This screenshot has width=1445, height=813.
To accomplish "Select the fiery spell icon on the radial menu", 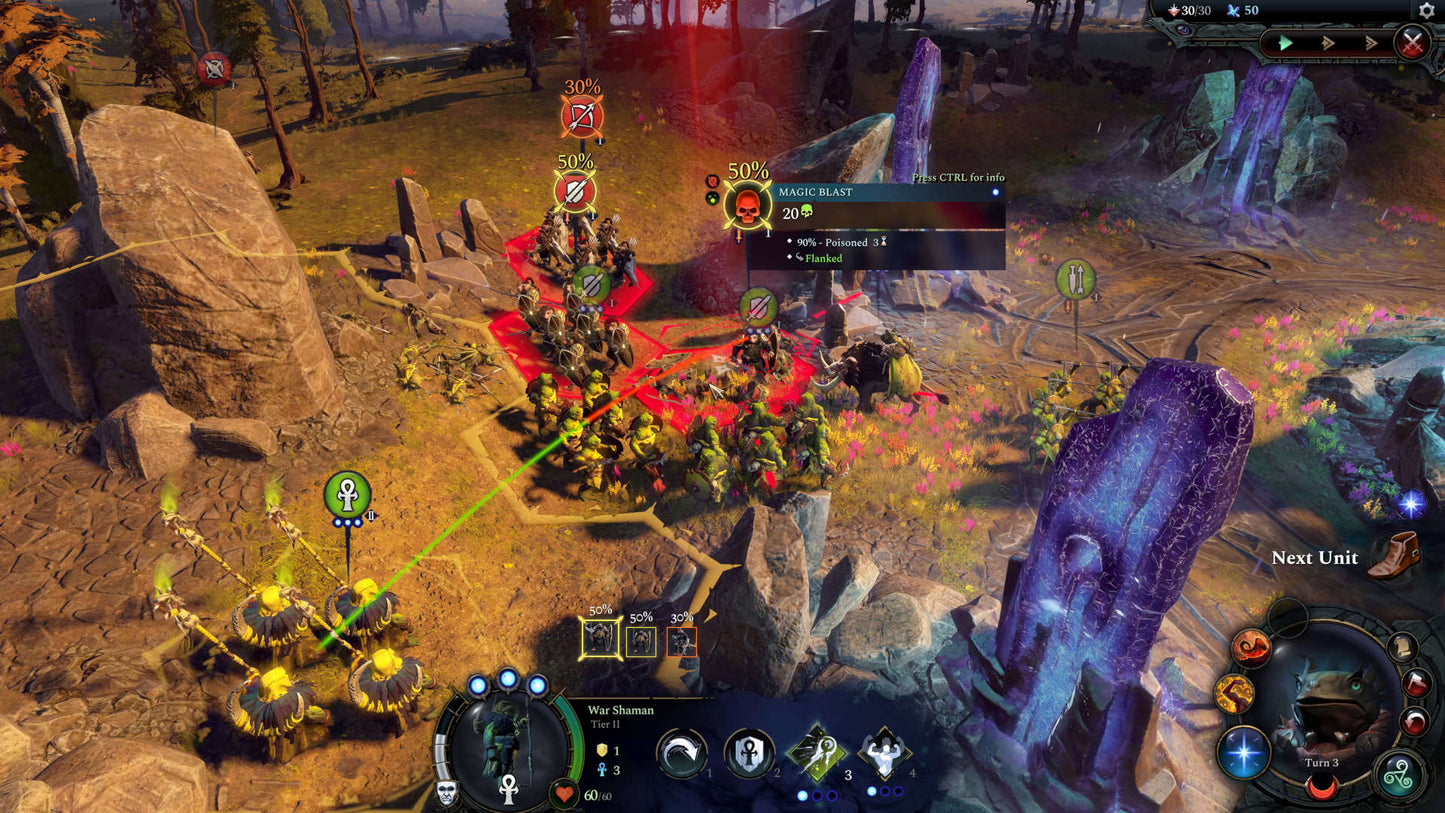I will 1249,647.
